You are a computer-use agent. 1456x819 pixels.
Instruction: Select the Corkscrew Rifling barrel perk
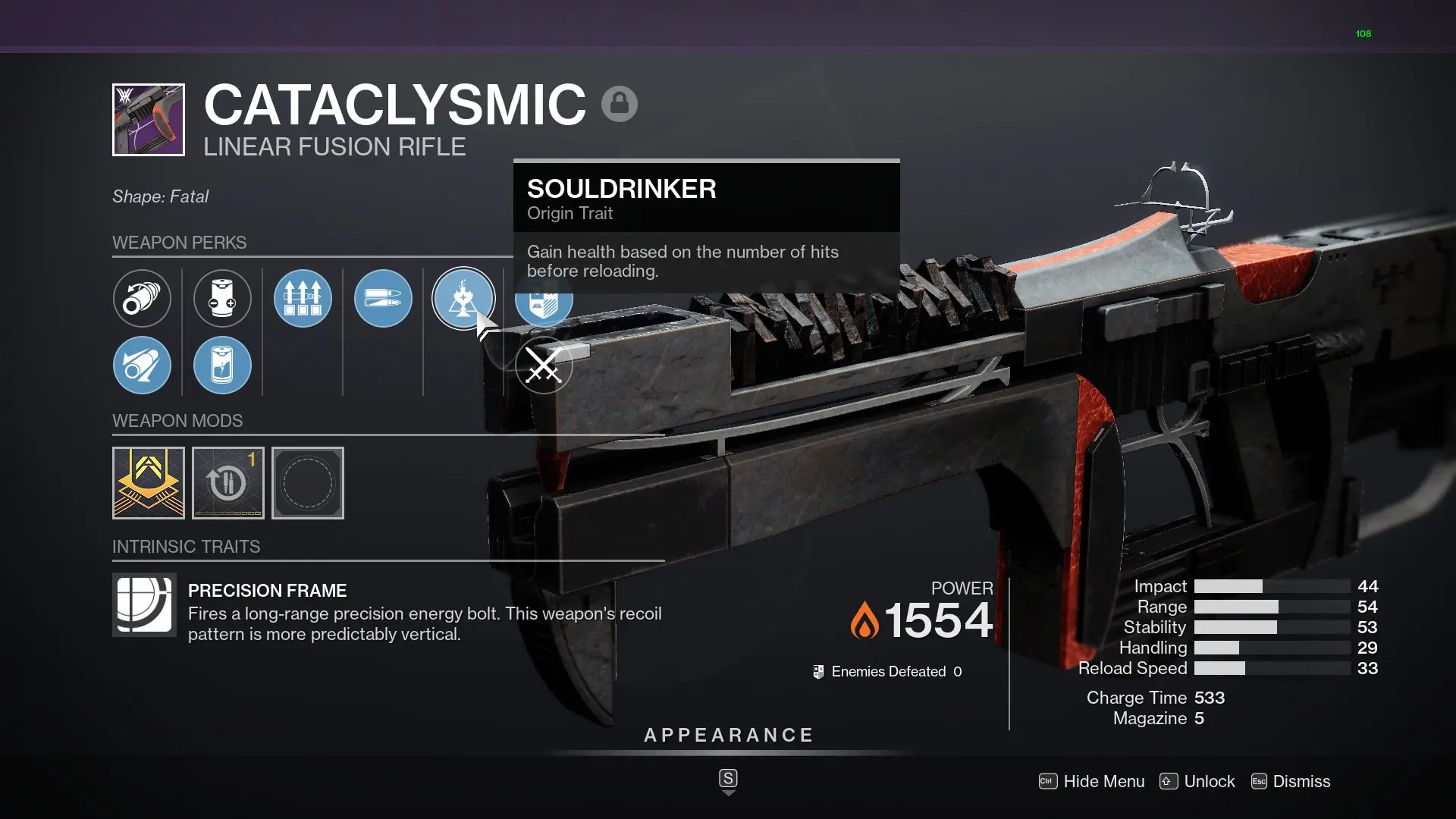[x=142, y=298]
